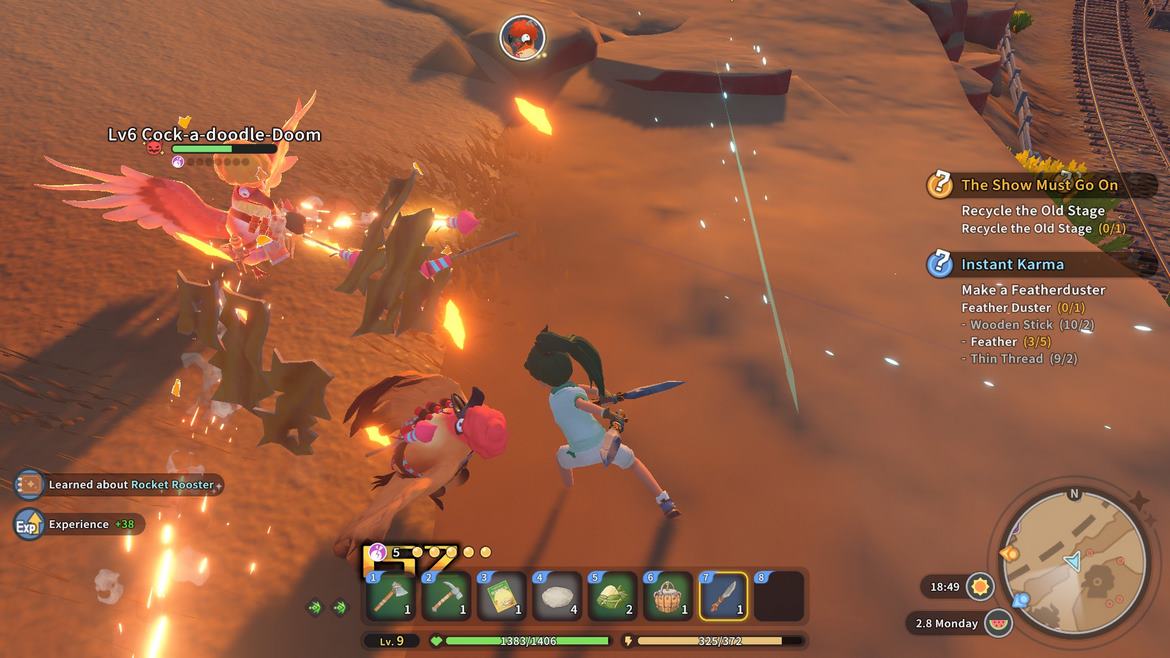Click the watermelon season icon
1170x658 pixels.
coord(998,623)
